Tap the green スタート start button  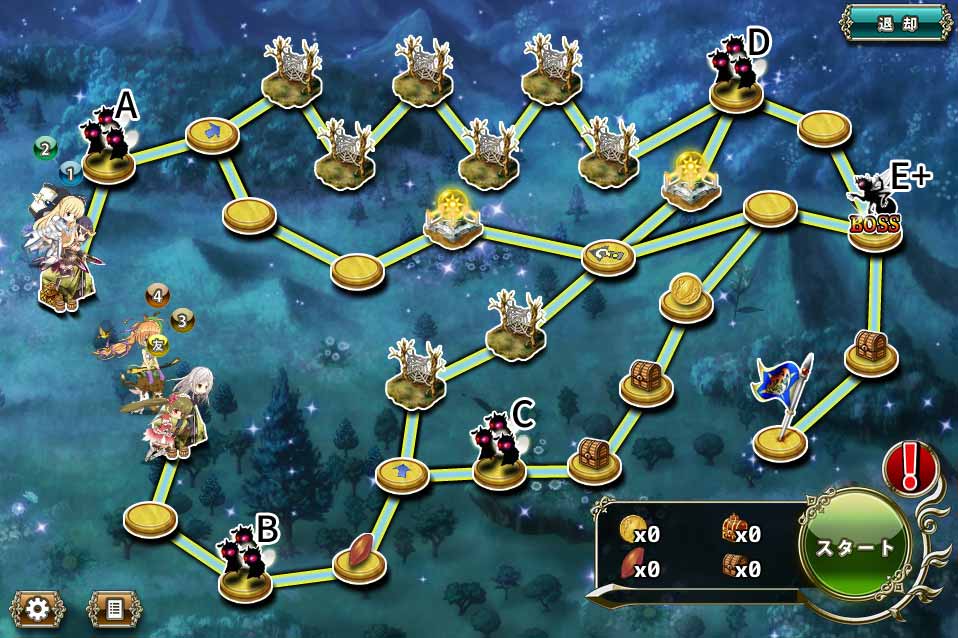point(855,546)
